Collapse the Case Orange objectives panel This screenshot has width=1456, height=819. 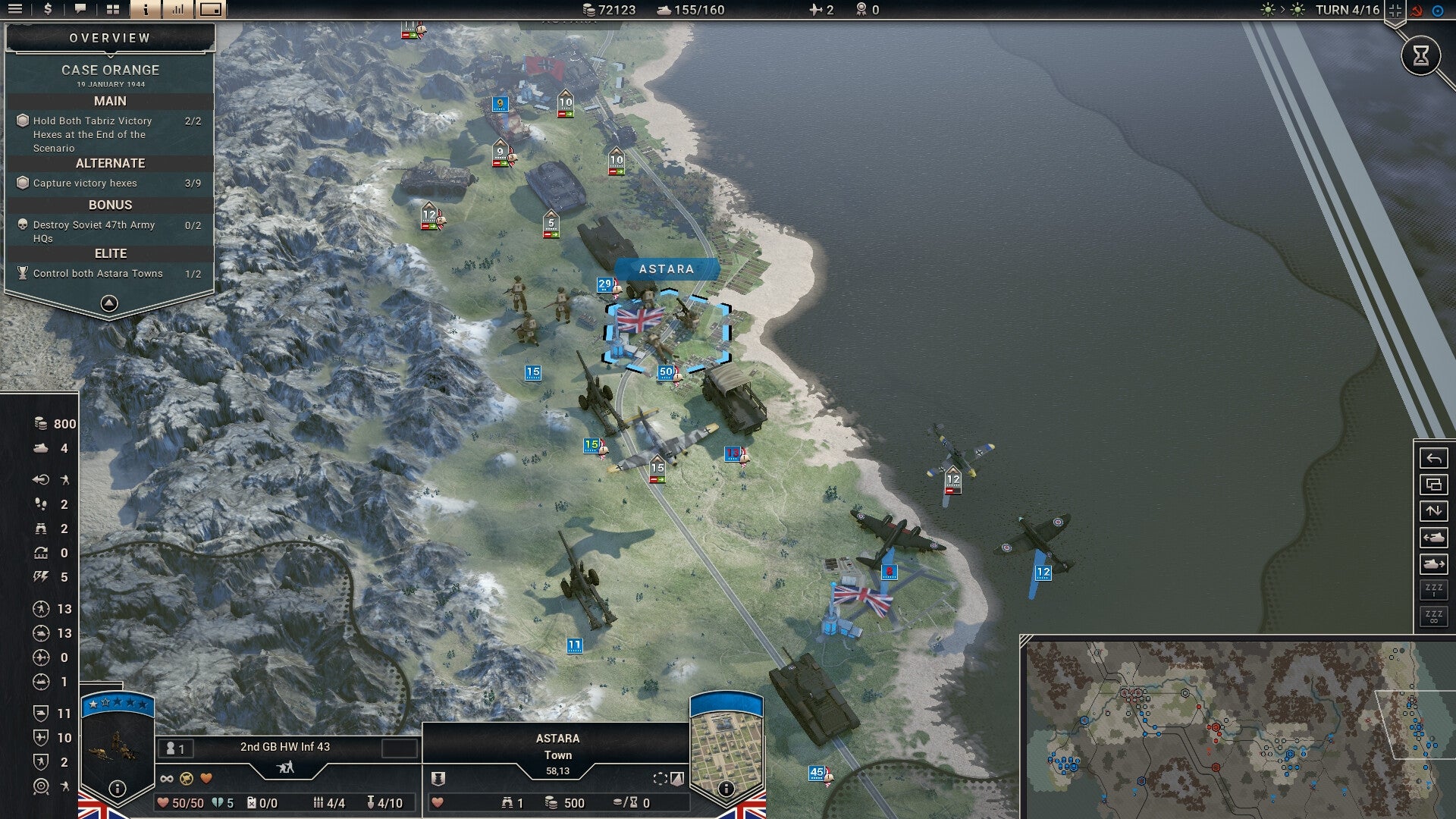pos(110,302)
